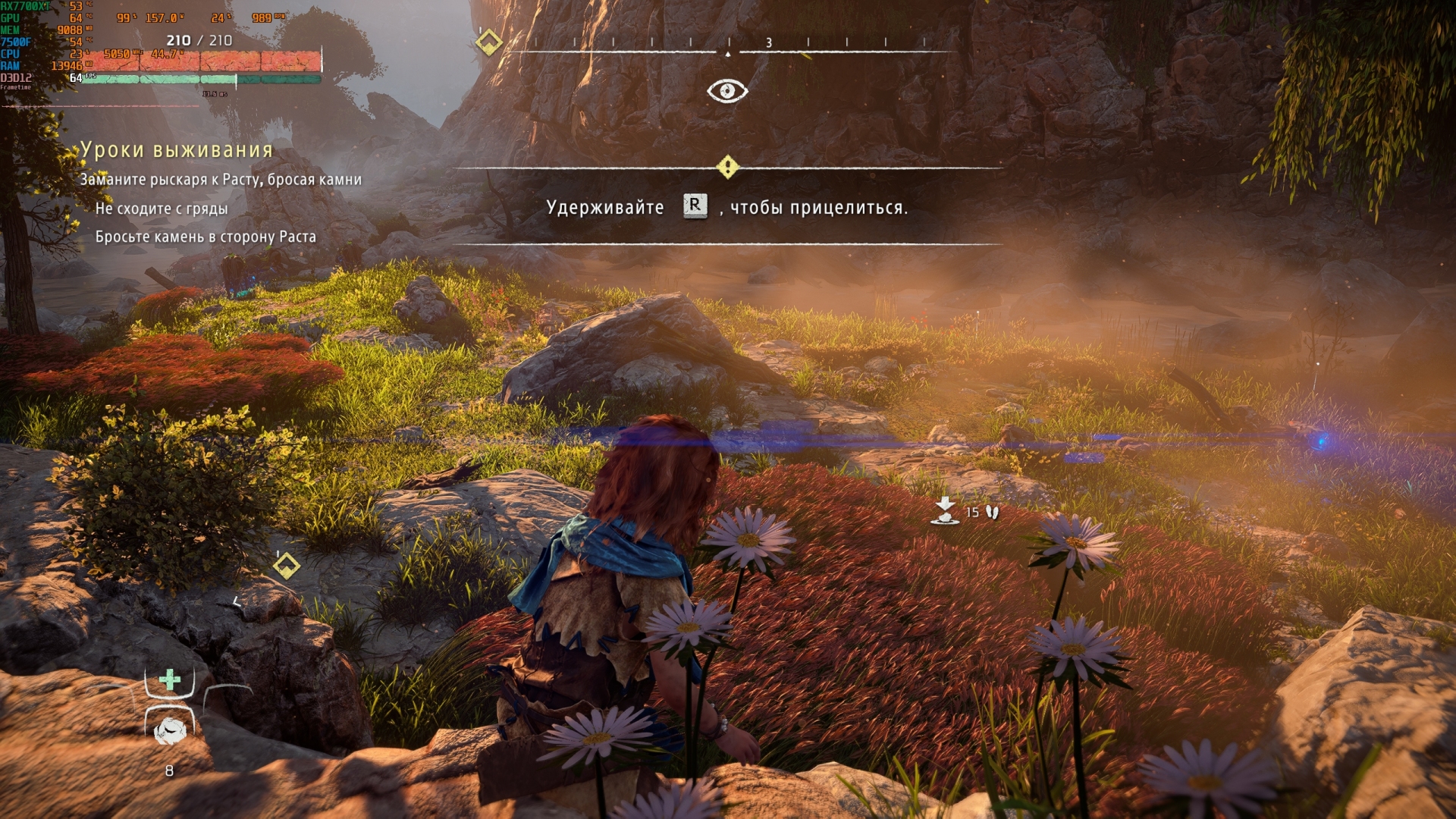
Task: Click the quest waypoint diamond over the rocks
Action: (x=286, y=566)
